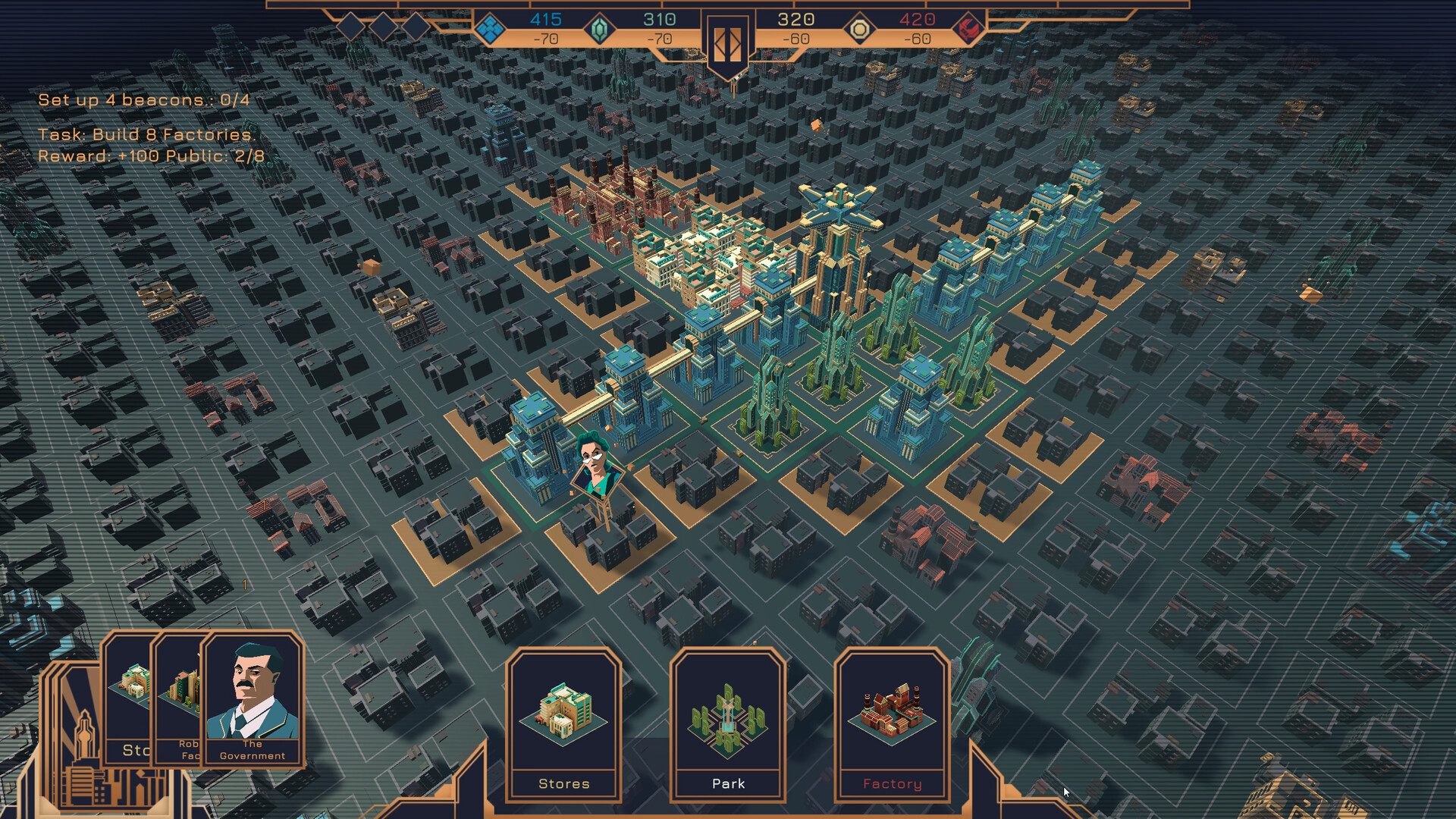Select the yellow hexagon resource icon
Image resolution: width=1456 pixels, height=819 pixels.
click(861, 27)
